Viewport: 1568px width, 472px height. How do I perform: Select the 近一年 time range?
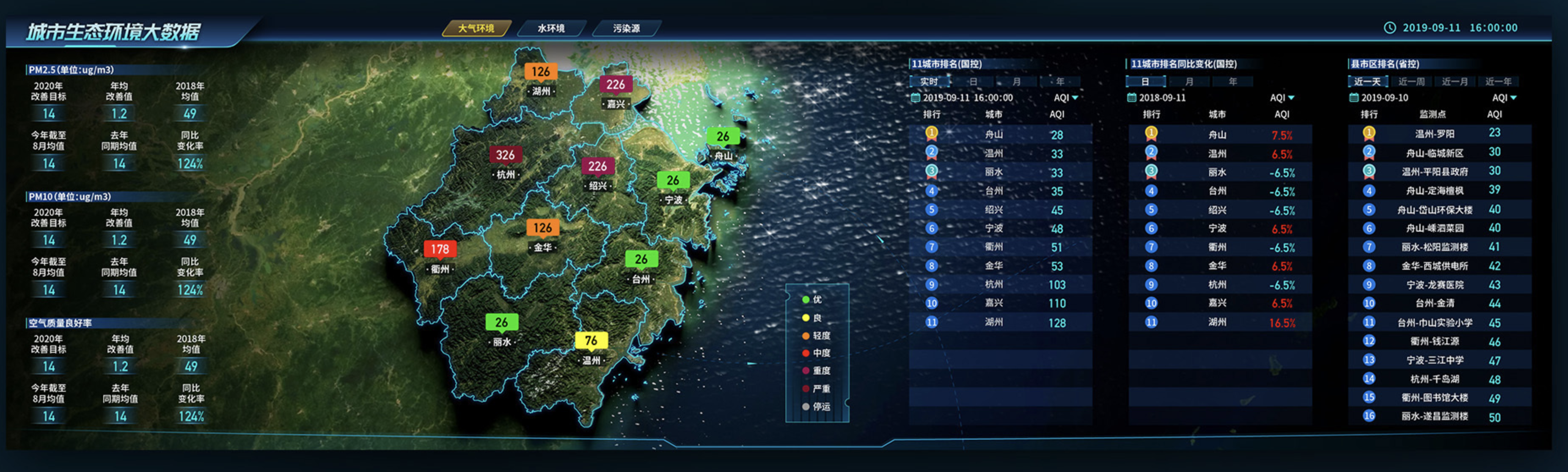tap(1498, 82)
